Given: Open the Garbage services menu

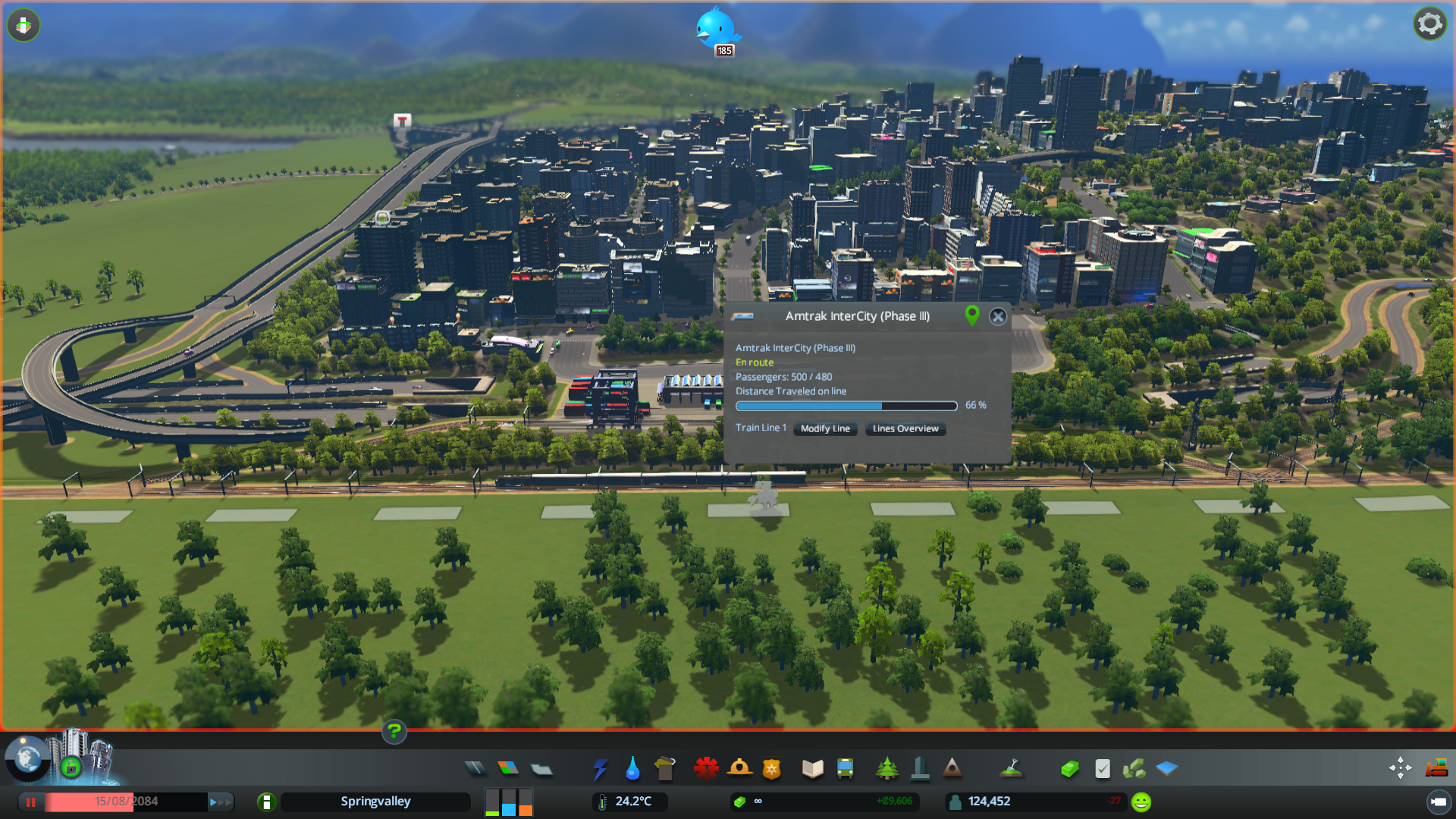Looking at the screenshot, I should tap(665, 768).
